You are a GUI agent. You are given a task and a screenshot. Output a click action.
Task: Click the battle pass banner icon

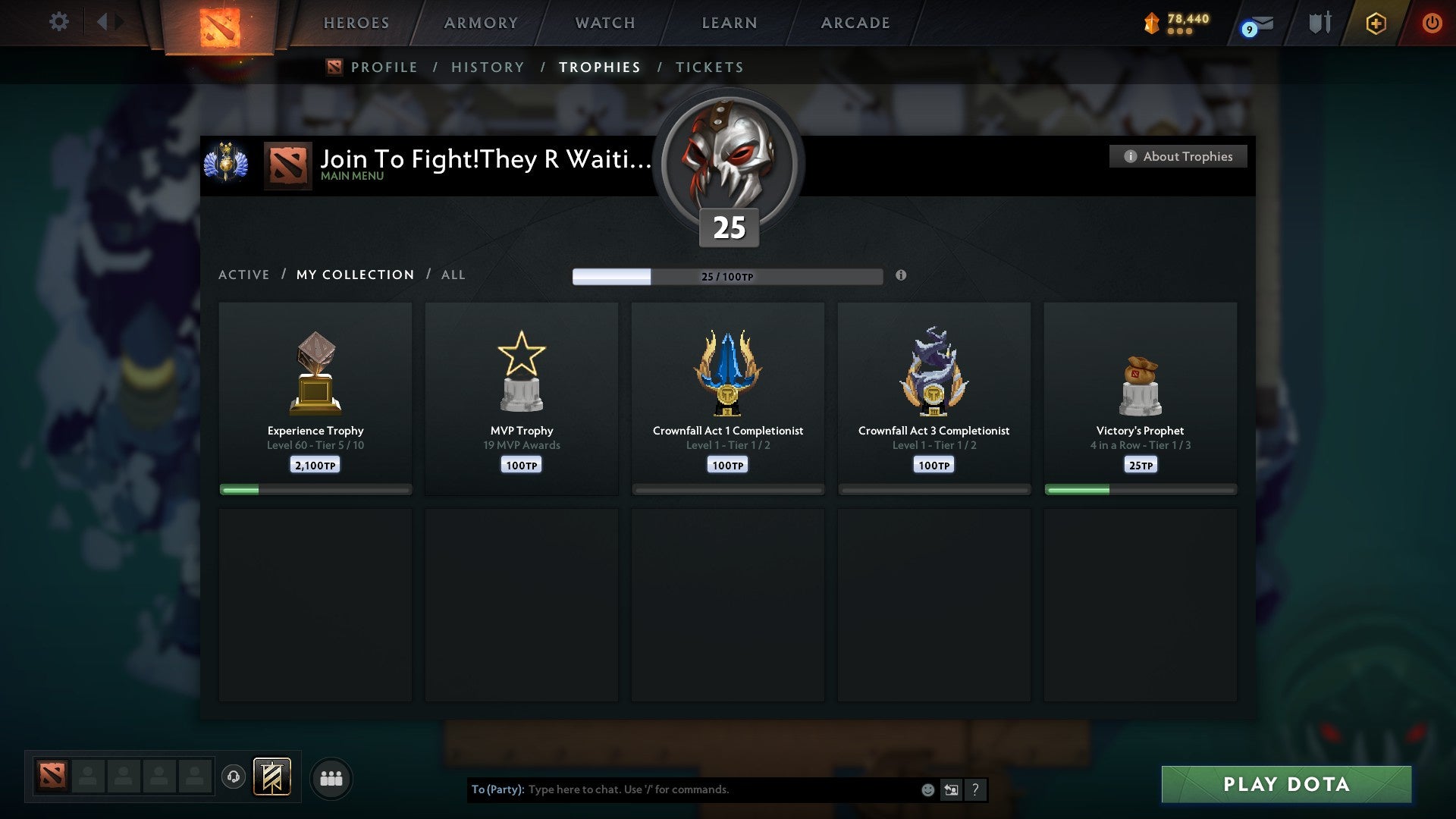point(271,777)
